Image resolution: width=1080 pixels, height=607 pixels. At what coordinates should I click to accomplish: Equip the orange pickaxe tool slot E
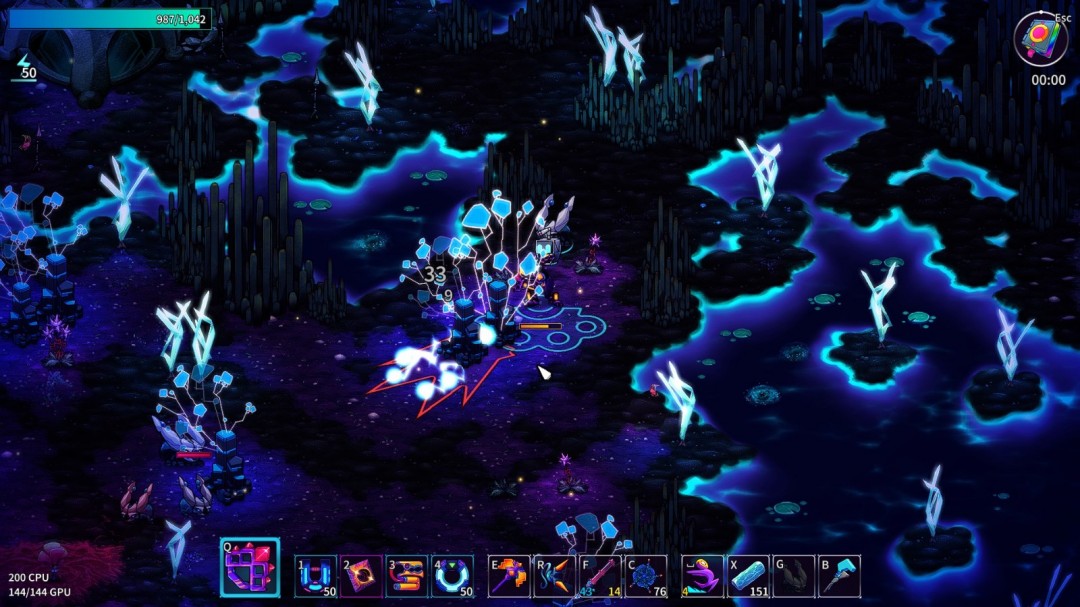tap(509, 577)
